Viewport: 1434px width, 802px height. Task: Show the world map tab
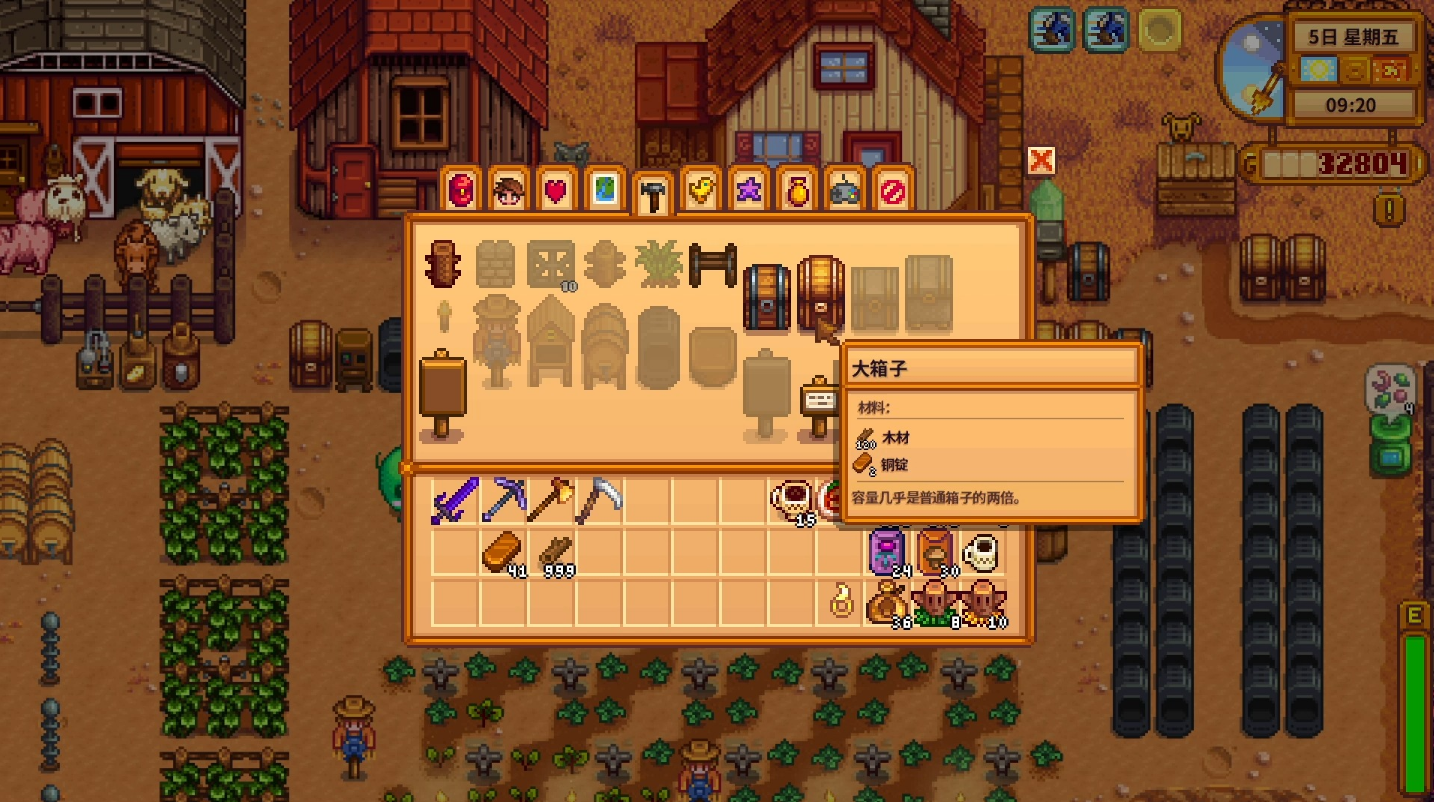click(x=604, y=190)
